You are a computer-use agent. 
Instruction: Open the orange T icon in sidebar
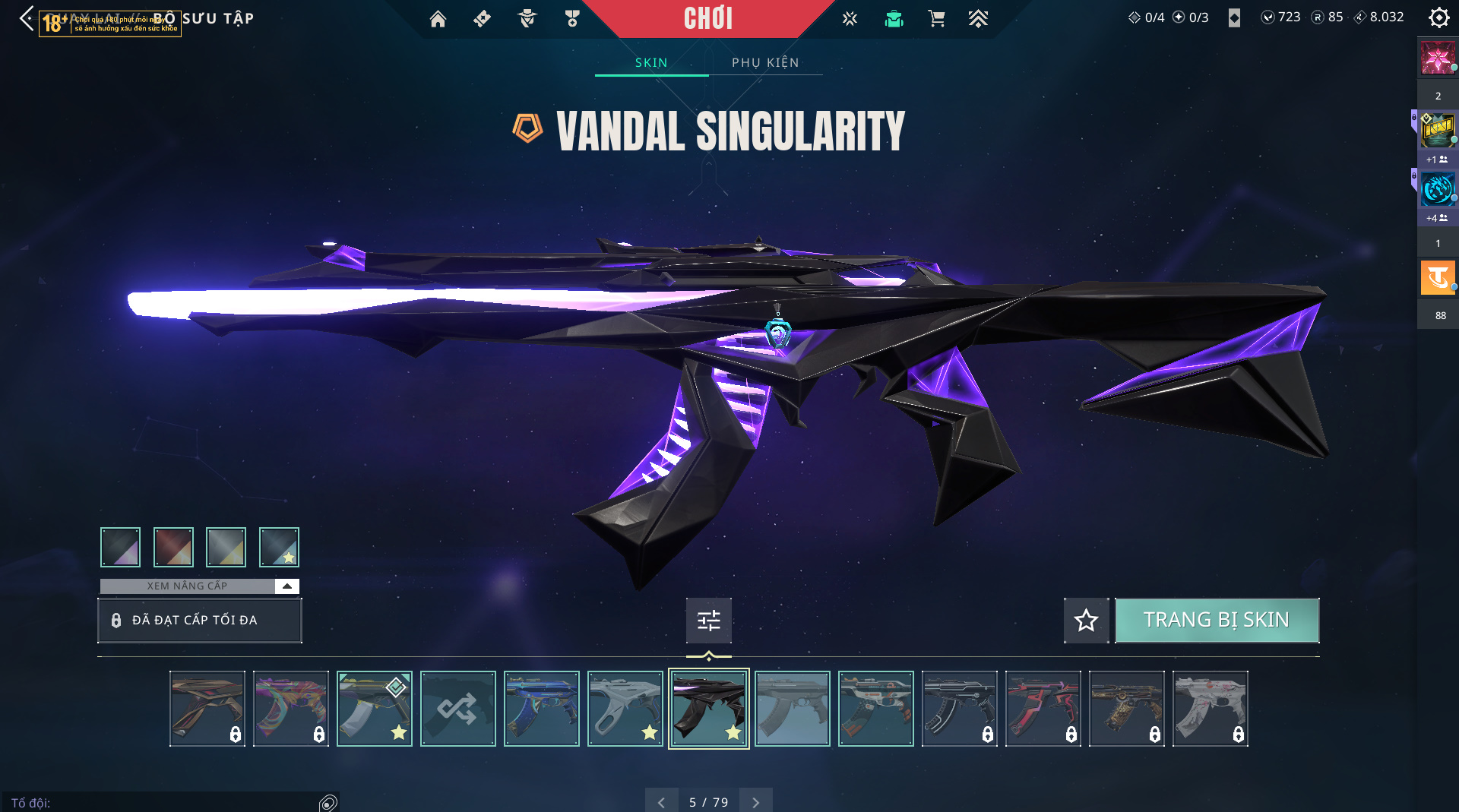(x=1437, y=277)
